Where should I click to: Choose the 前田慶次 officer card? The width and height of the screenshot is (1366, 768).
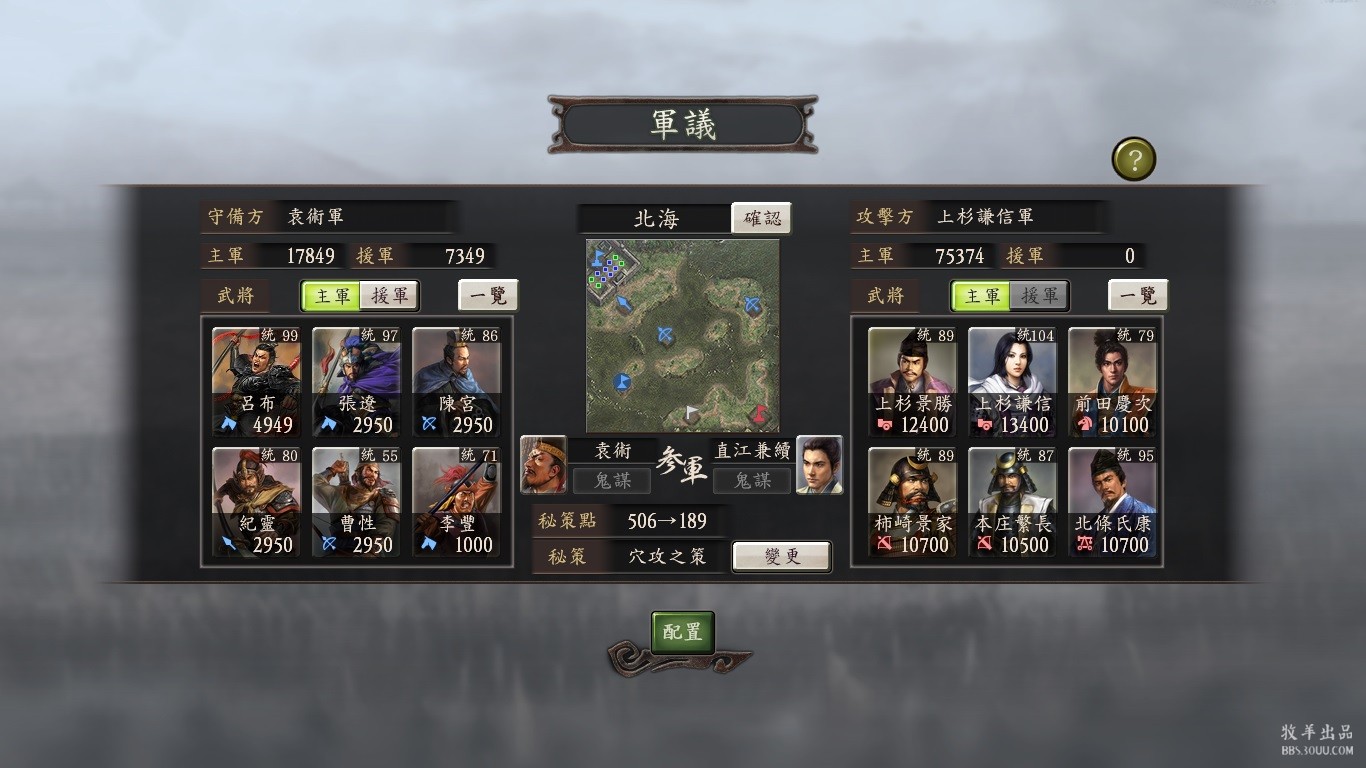[x=1112, y=382]
